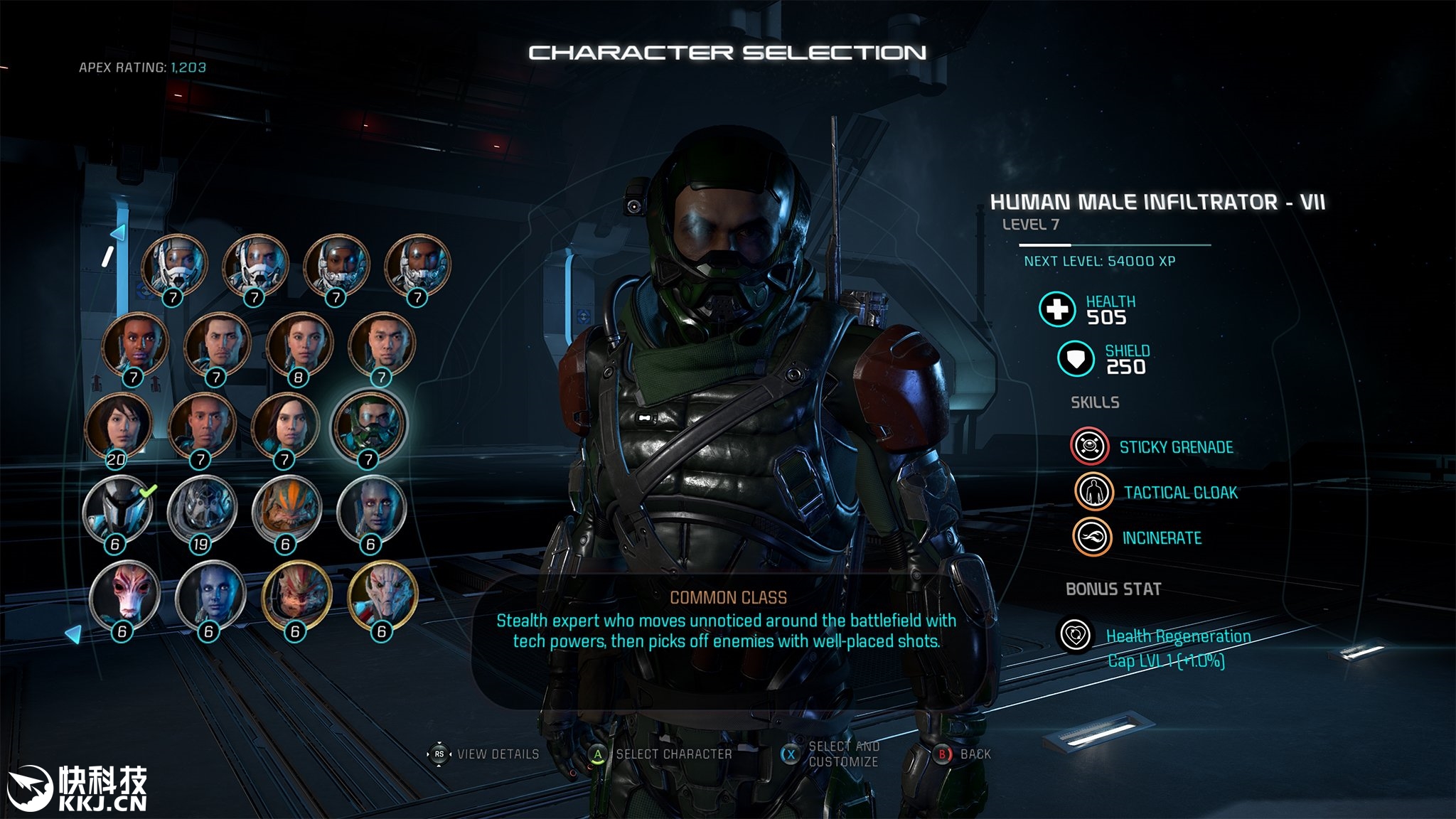The width and height of the screenshot is (1456, 819).
Task: Click the upper arrow above the character grid
Action: pyautogui.click(x=118, y=232)
